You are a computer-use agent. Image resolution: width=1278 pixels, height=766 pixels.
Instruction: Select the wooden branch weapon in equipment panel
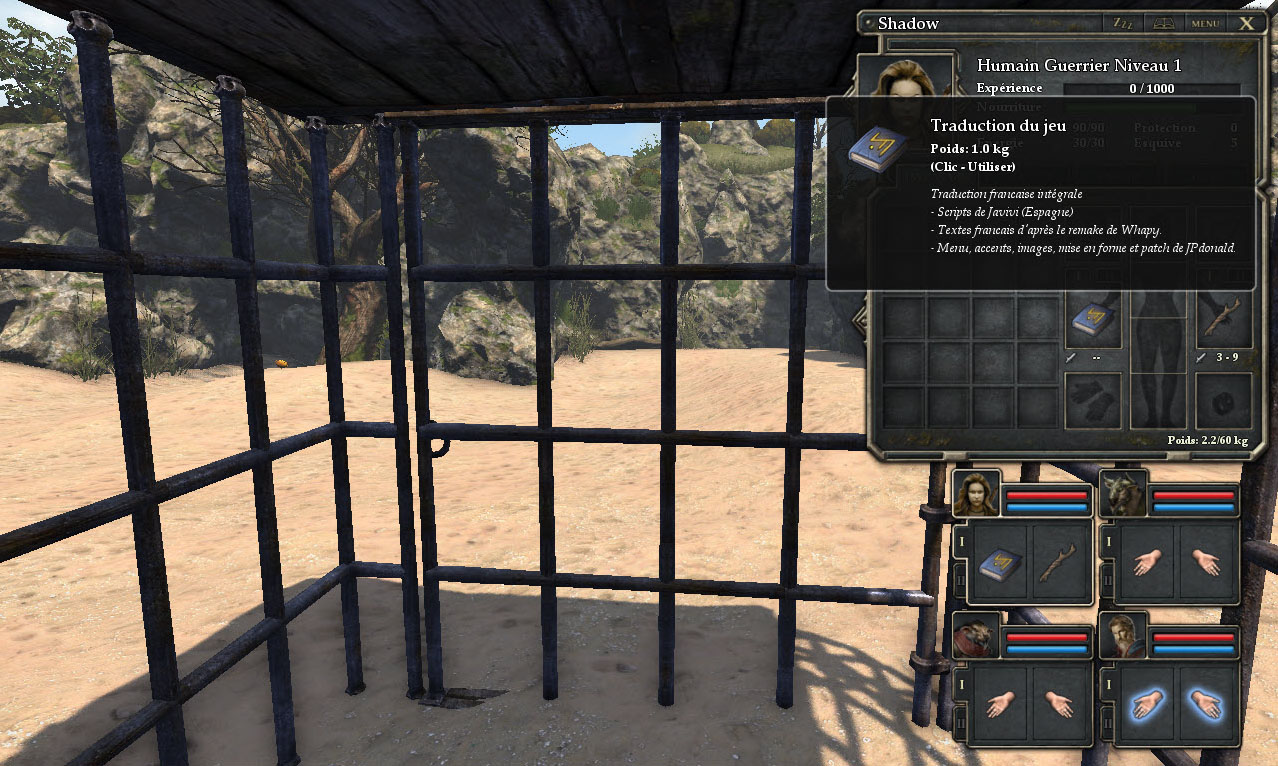(x=1224, y=320)
